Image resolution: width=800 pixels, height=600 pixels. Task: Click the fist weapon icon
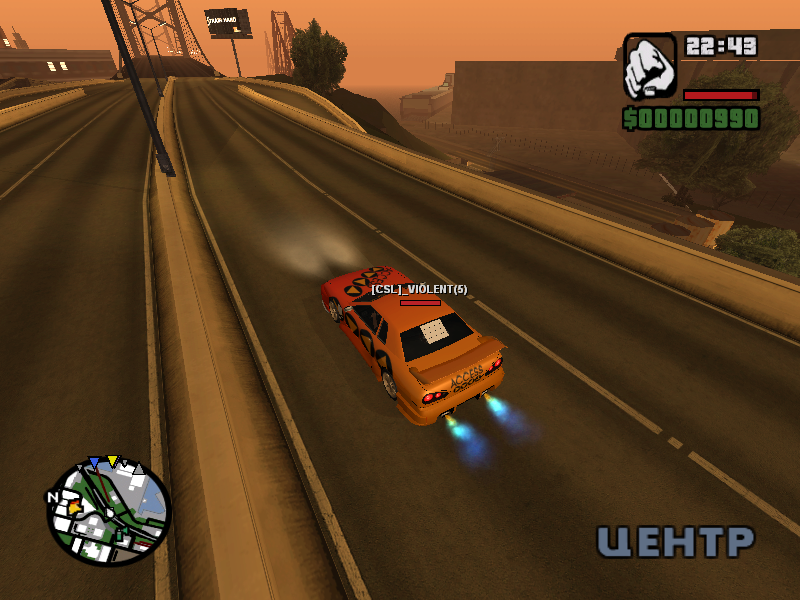650,66
